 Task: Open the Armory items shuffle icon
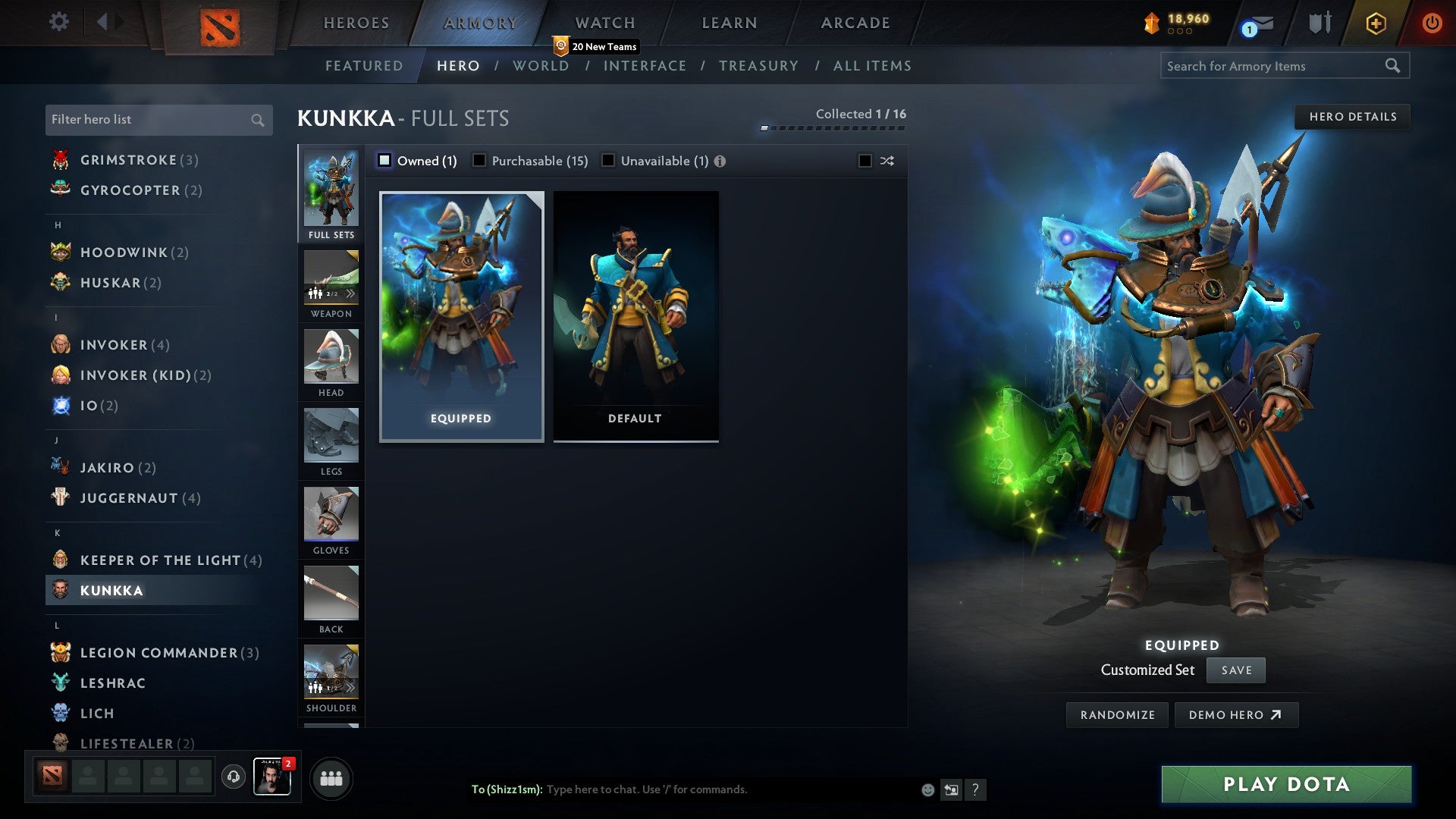point(886,161)
